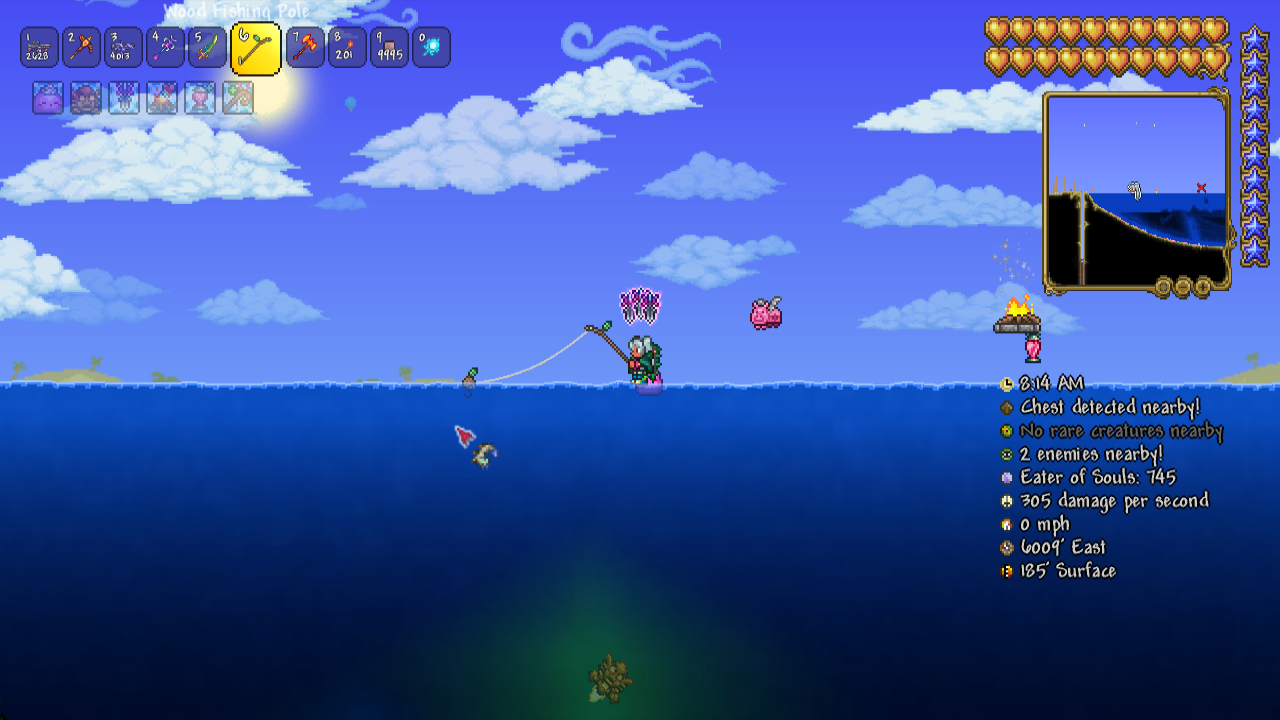Click the campfire buff icon
This screenshot has height=720, width=1280.
pos(162,98)
